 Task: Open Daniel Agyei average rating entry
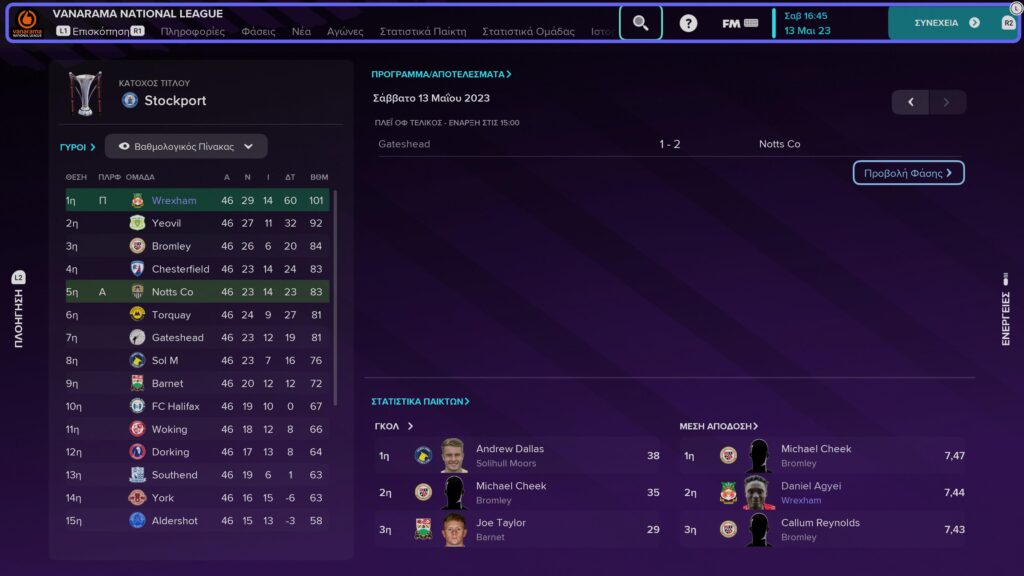click(x=811, y=492)
